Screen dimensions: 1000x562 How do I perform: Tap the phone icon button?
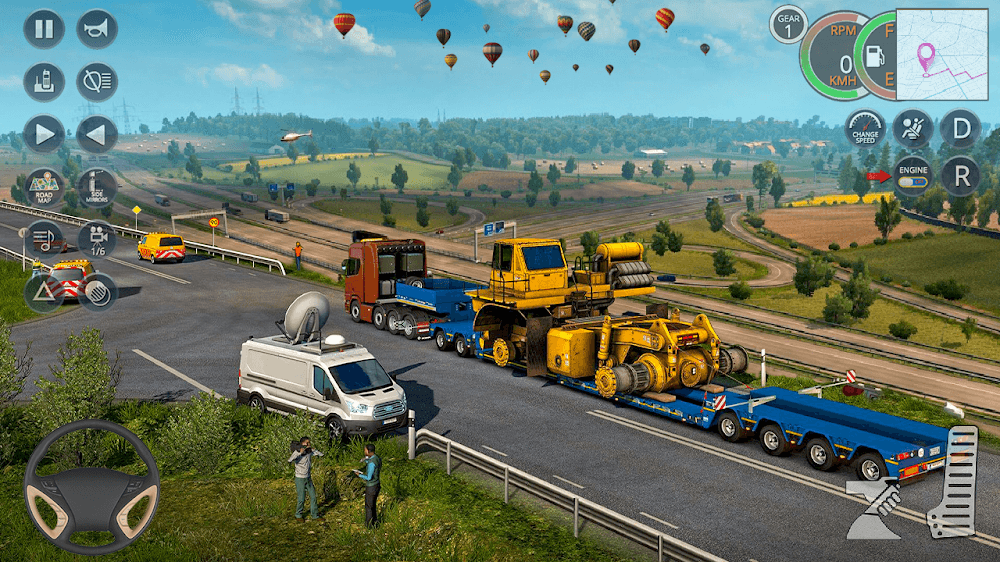point(44,82)
